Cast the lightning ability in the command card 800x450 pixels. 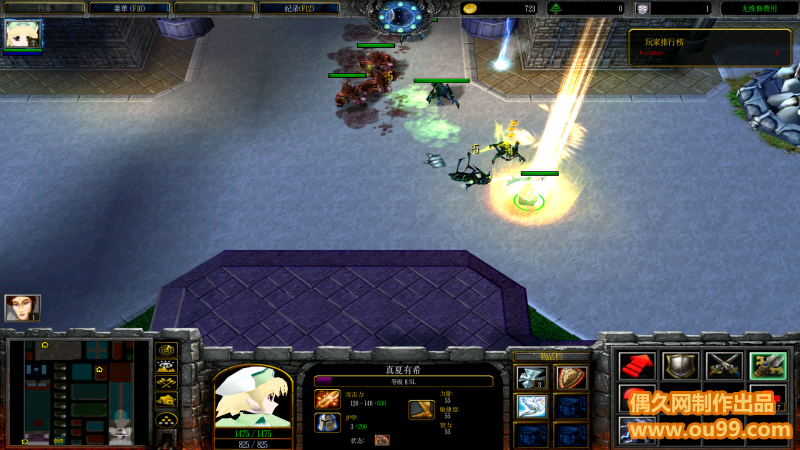point(636,431)
